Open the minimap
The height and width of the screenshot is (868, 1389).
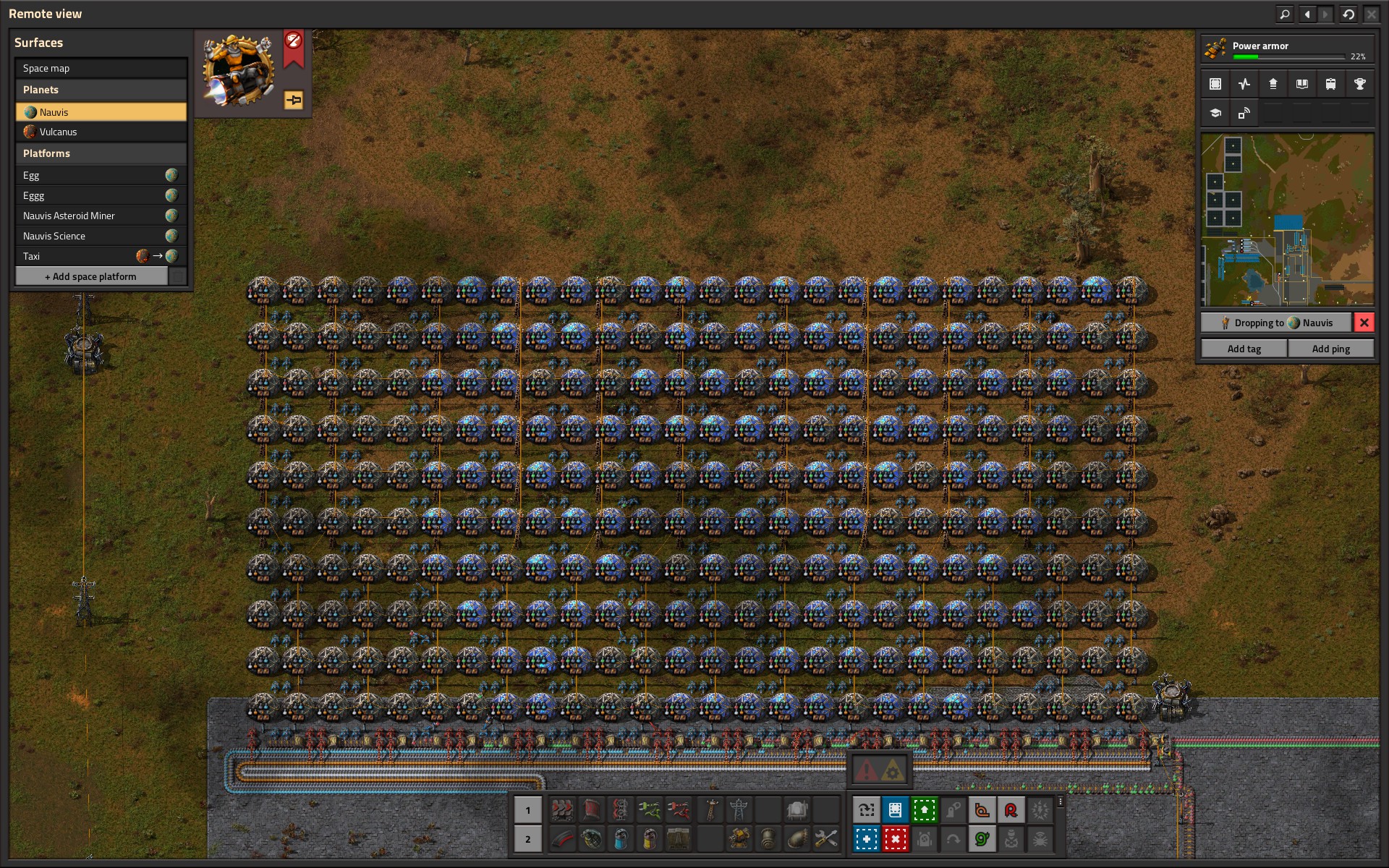click(1287, 219)
